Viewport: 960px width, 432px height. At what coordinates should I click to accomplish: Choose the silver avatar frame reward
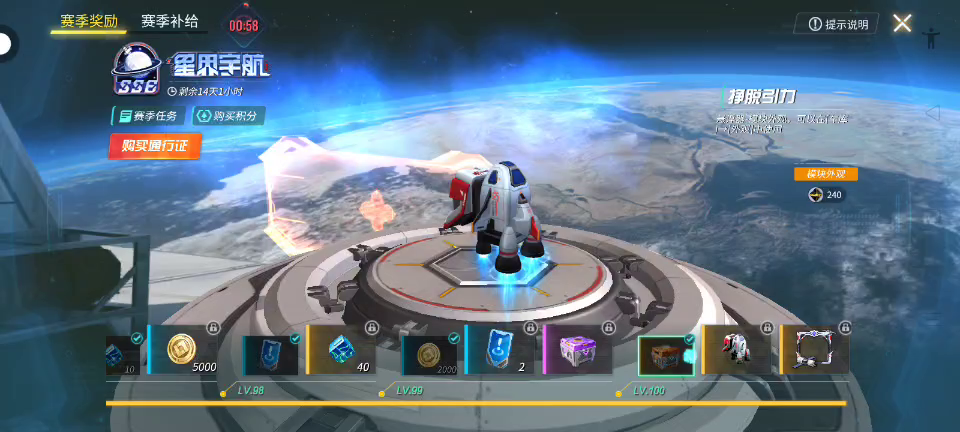point(815,350)
